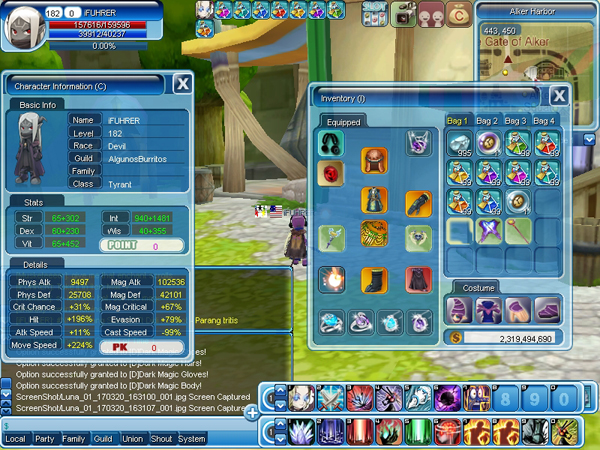Select the System chat tab
This screenshot has height=450, width=600.
(191, 439)
